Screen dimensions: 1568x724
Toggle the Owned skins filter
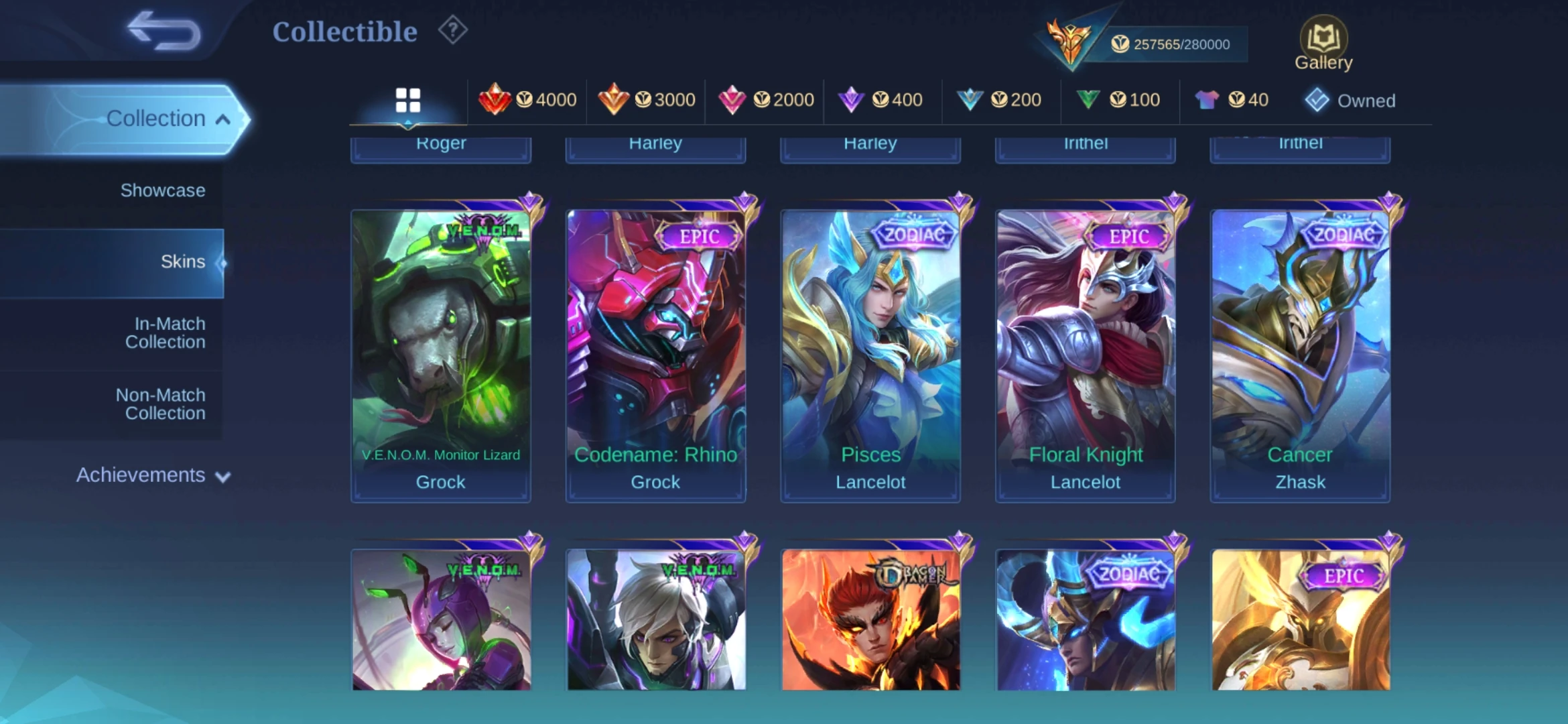click(1350, 101)
